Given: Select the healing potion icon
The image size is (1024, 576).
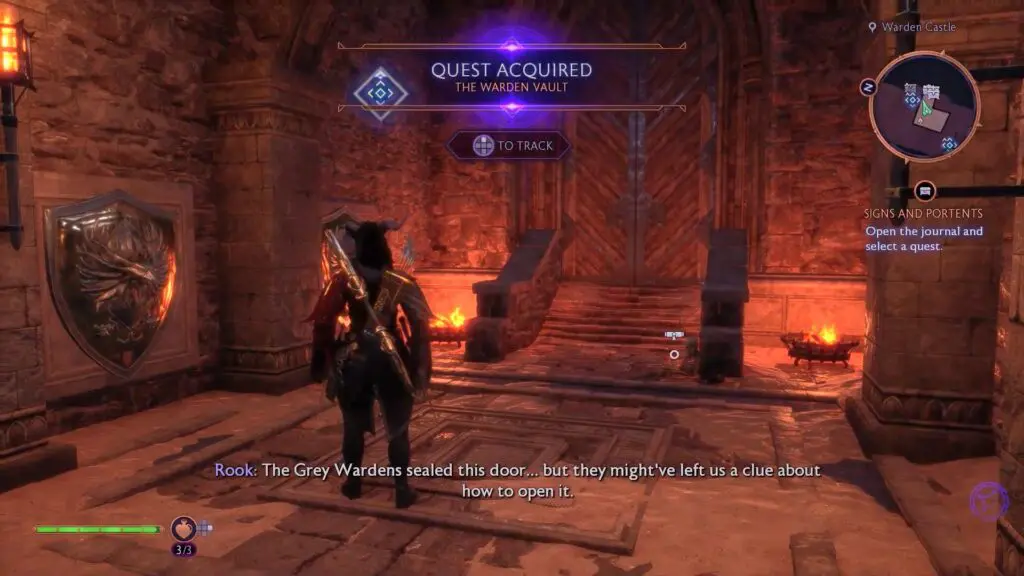Looking at the screenshot, I should [x=183, y=527].
